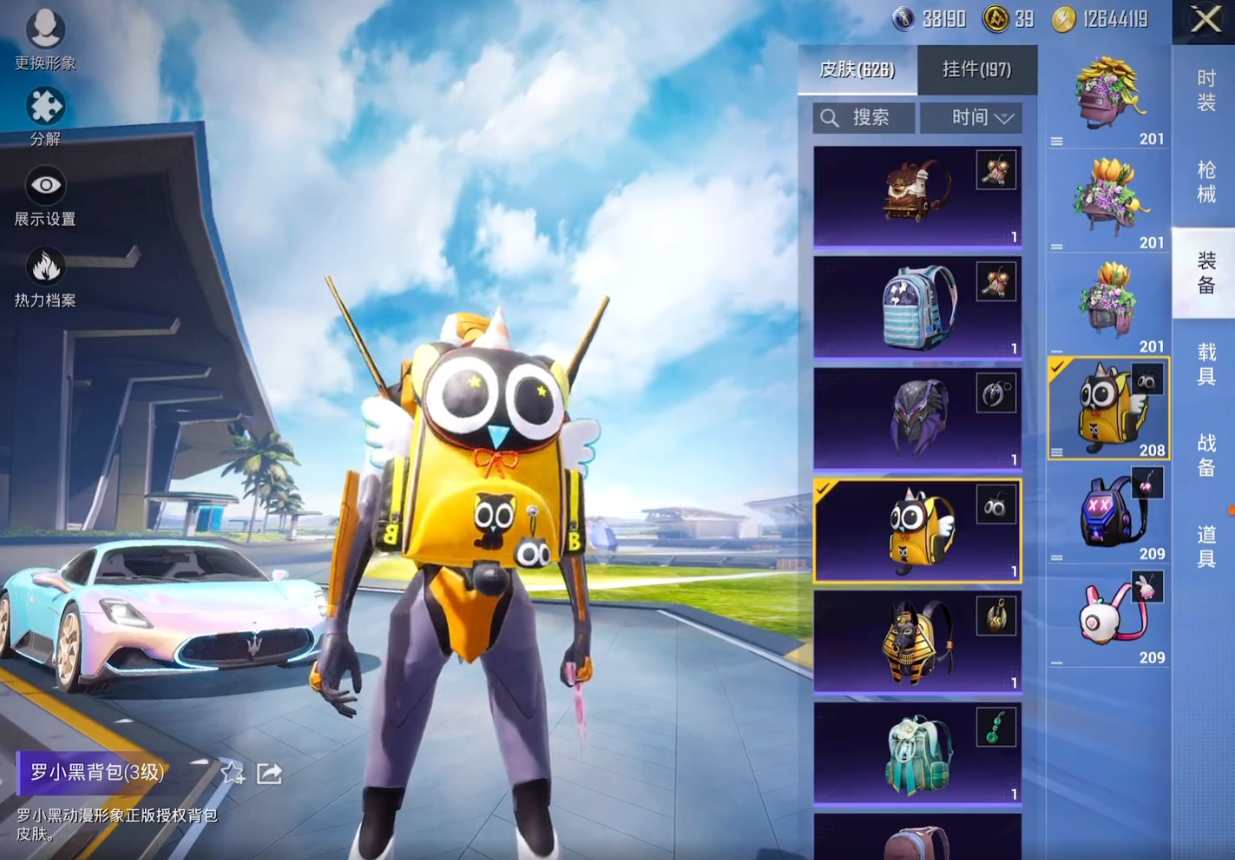The image size is (1235, 860).
Task: Open 展示设置 display settings
Action: point(45,187)
